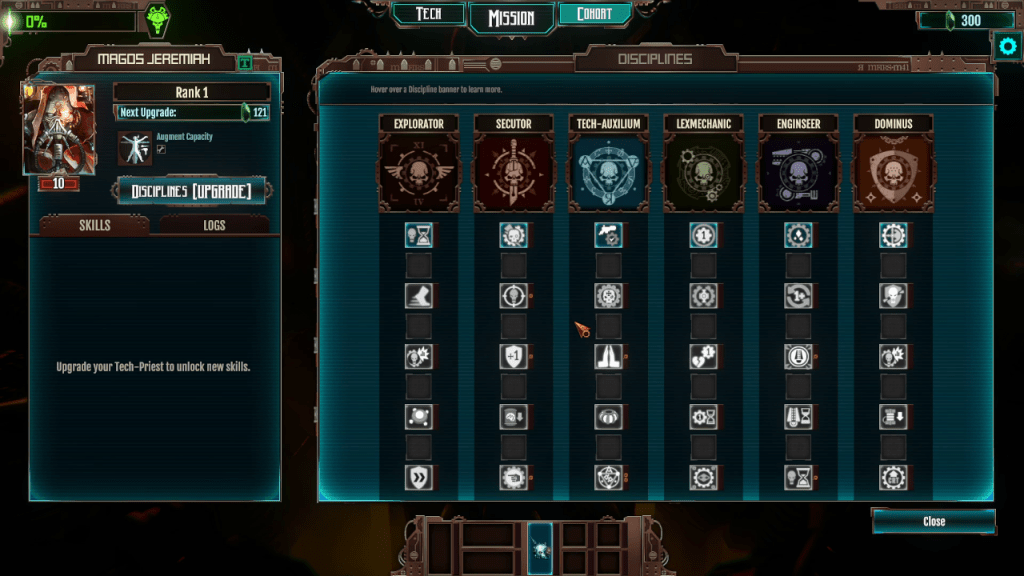The width and height of the screenshot is (1024, 576).
Task: Click the Disciplines (Upgrade) button
Action: 191,191
